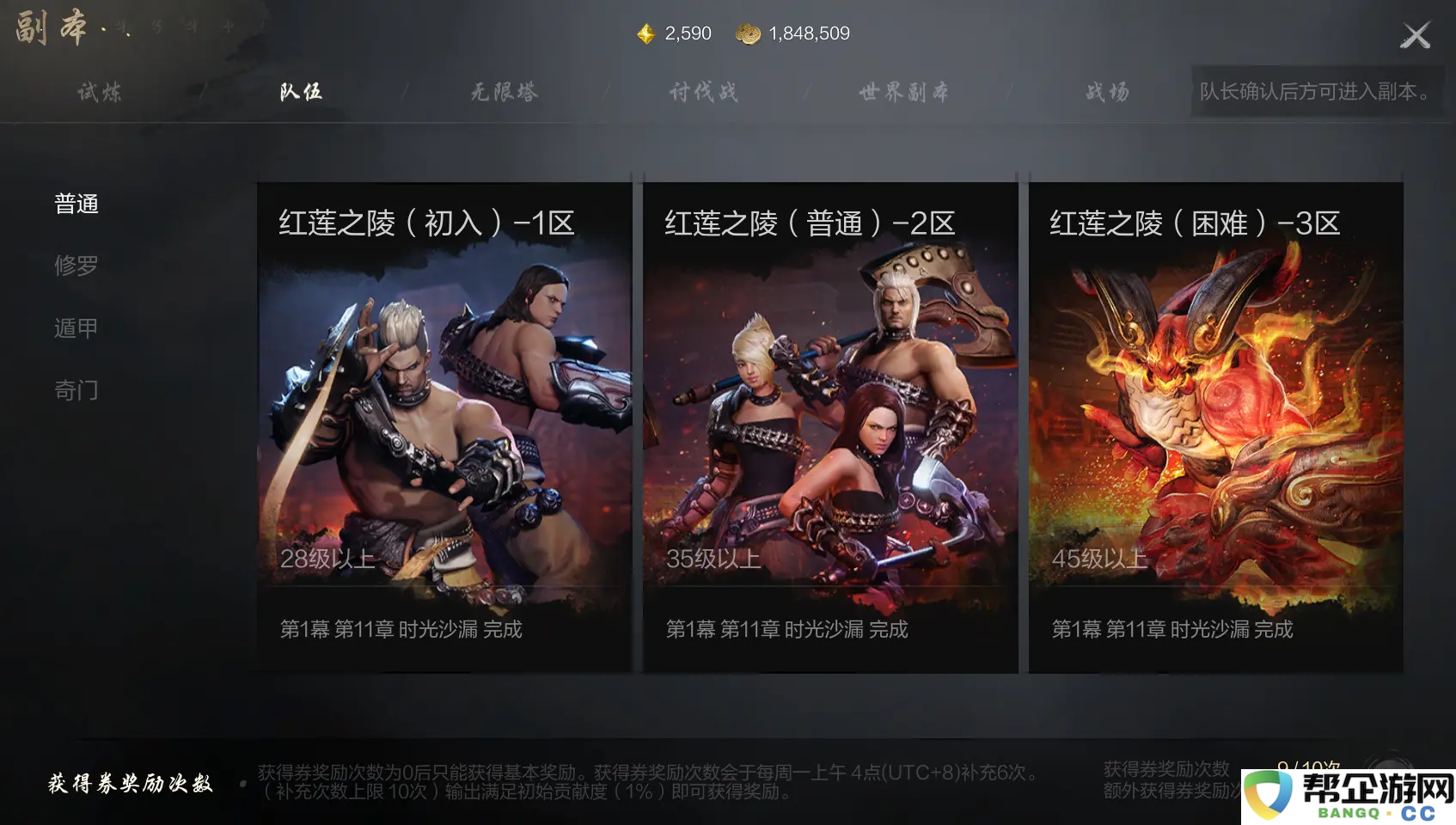Image resolution: width=1456 pixels, height=825 pixels.
Task: Close the 副本 dungeon panel
Action: click(x=1415, y=34)
